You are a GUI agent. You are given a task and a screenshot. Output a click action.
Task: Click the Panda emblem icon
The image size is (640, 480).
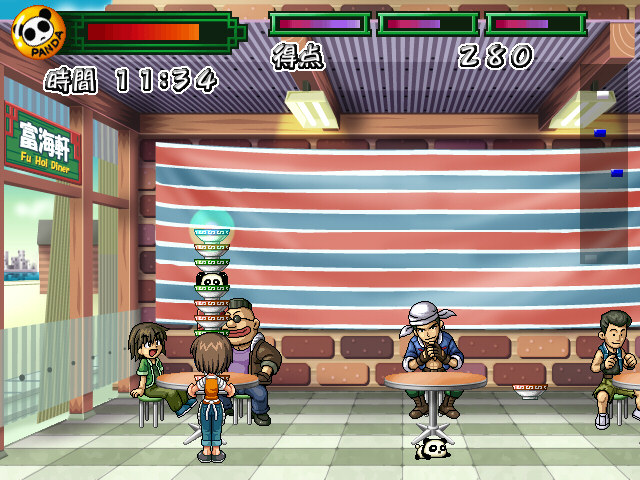[39, 32]
